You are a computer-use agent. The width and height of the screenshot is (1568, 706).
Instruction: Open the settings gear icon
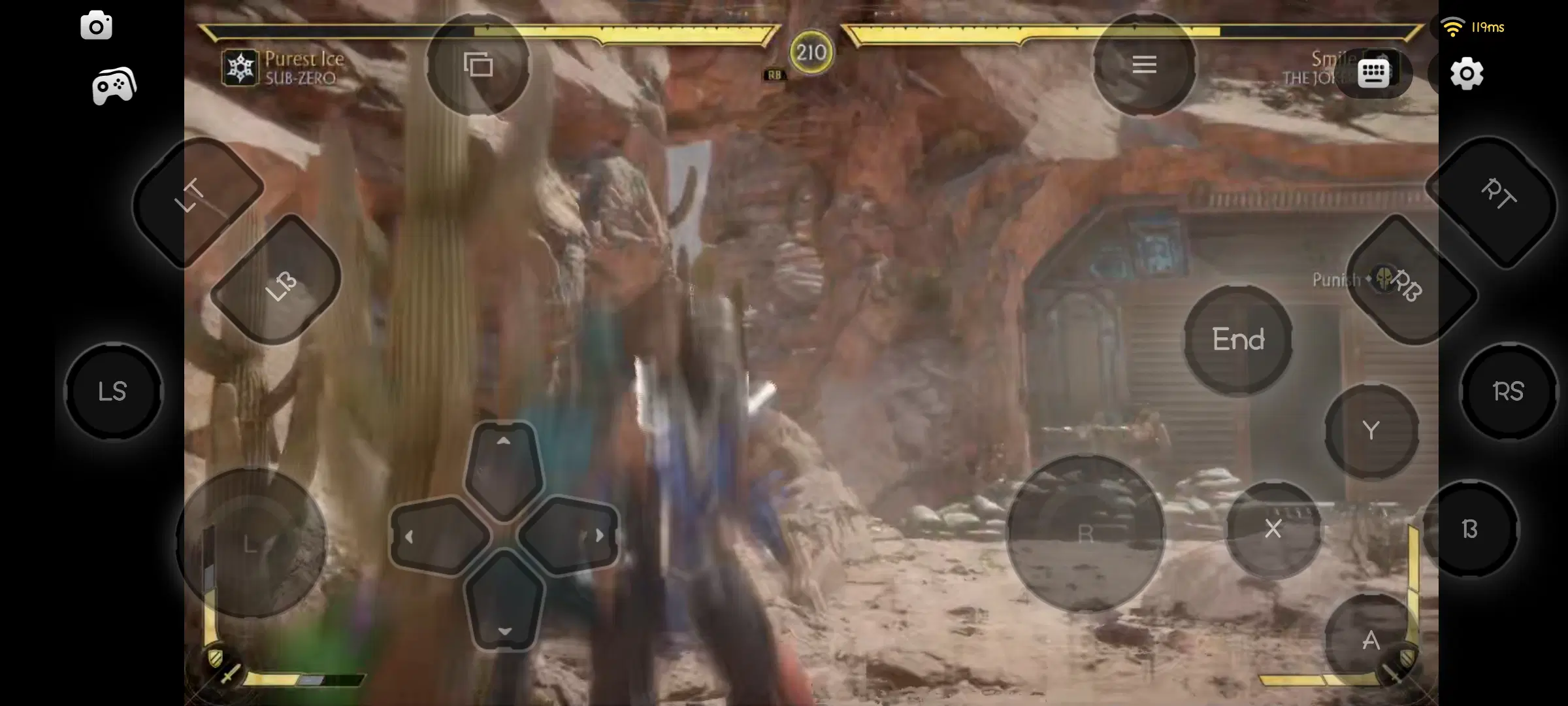coord(1467,73)
